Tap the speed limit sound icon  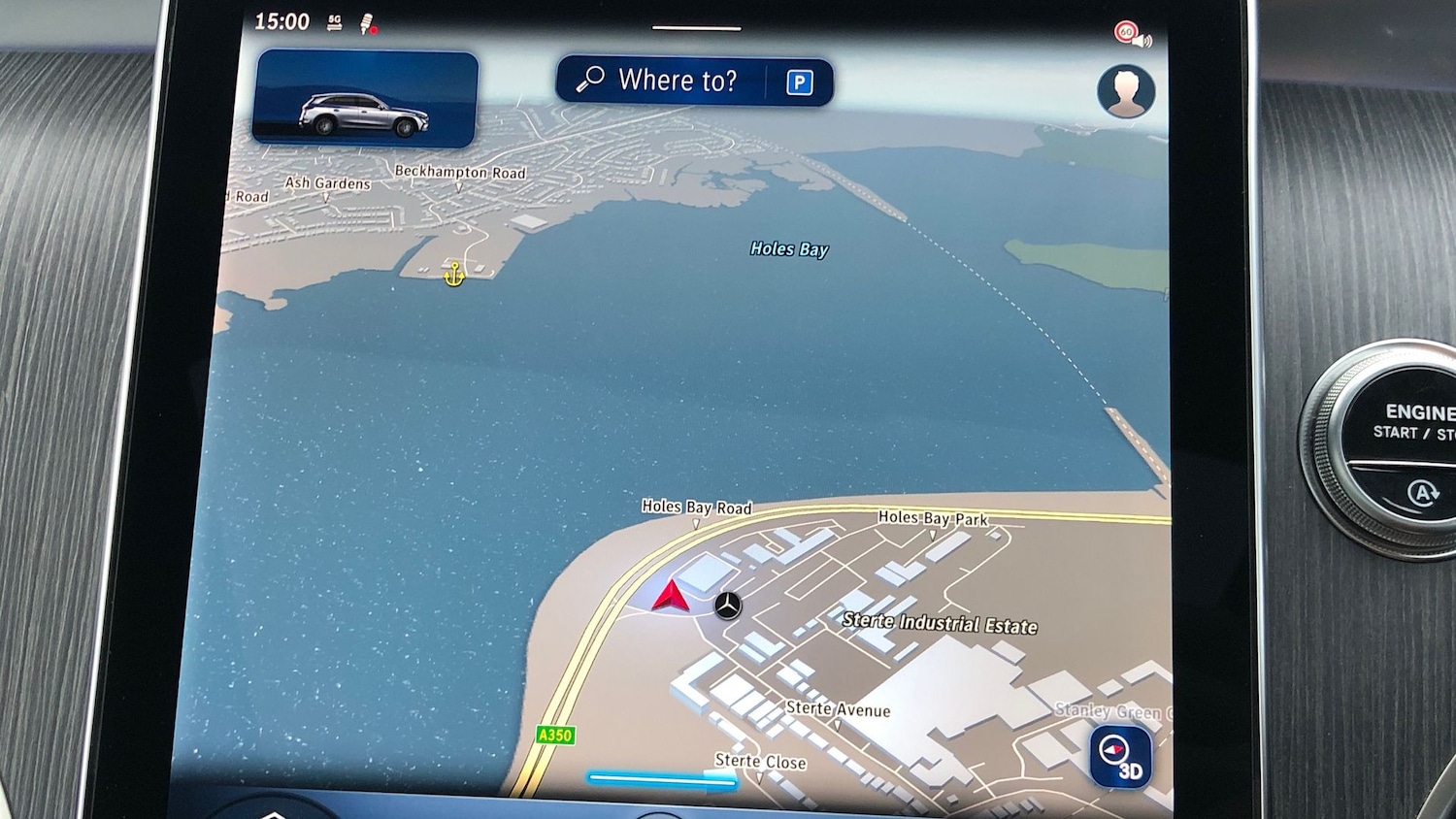click(1131, 34)
